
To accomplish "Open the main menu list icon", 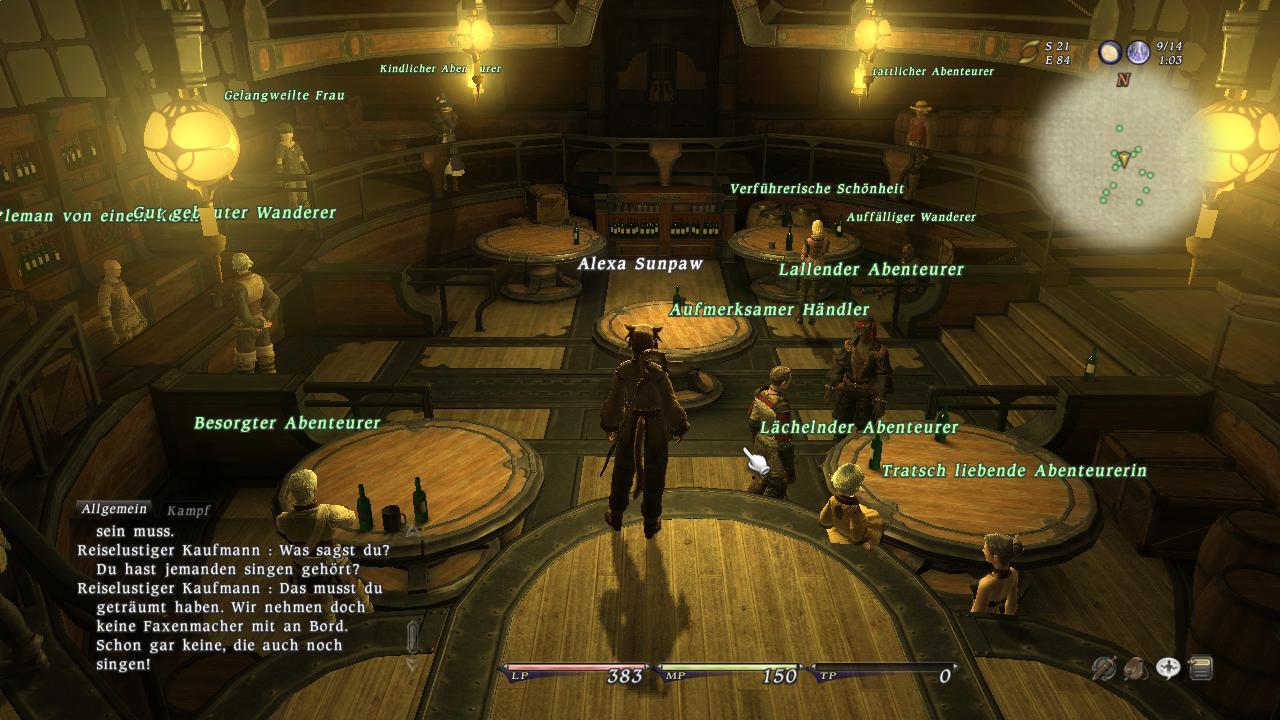I will (1200, 668).
